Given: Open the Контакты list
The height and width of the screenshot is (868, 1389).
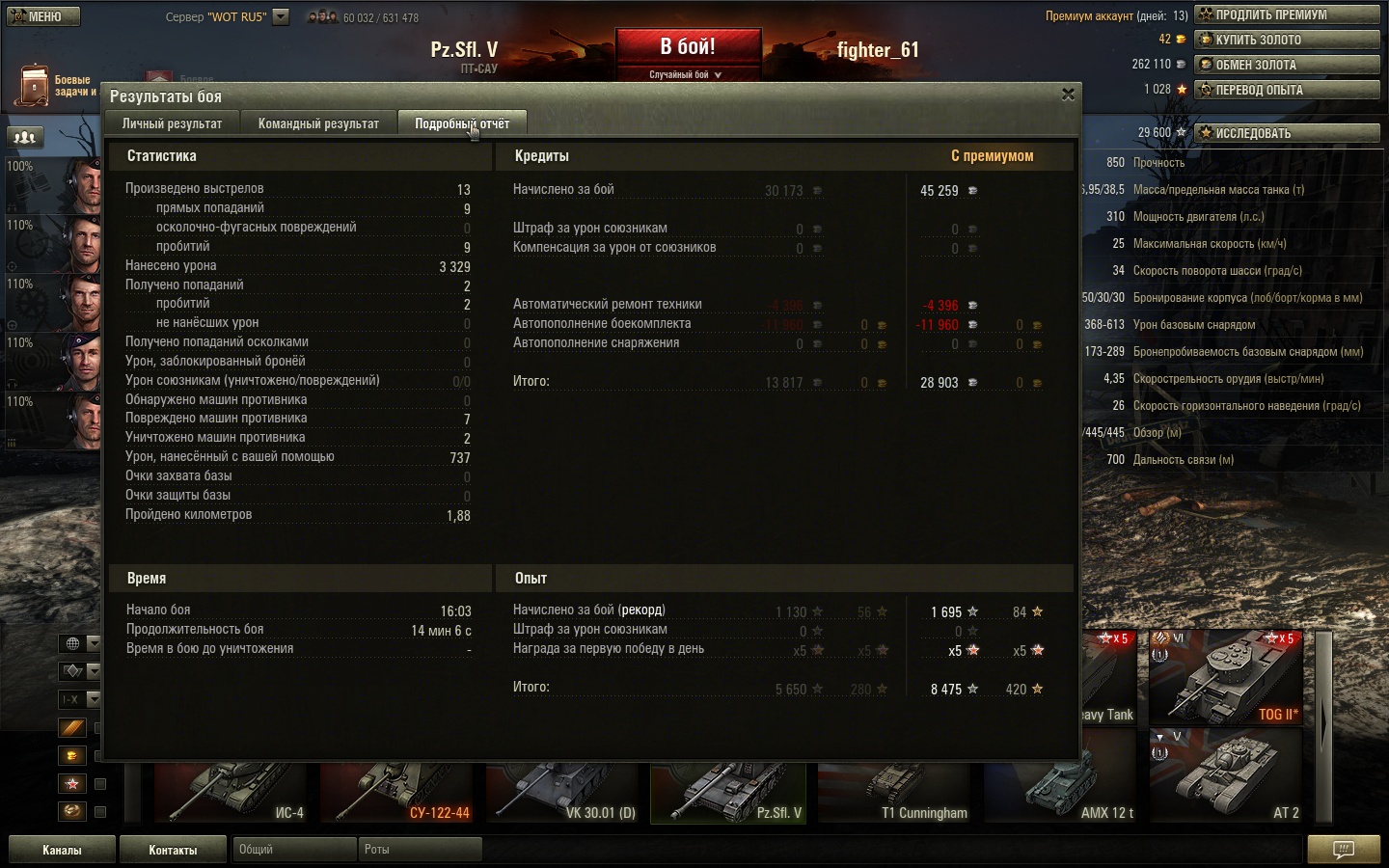Looking at the screenshot, I should [173, 850].
